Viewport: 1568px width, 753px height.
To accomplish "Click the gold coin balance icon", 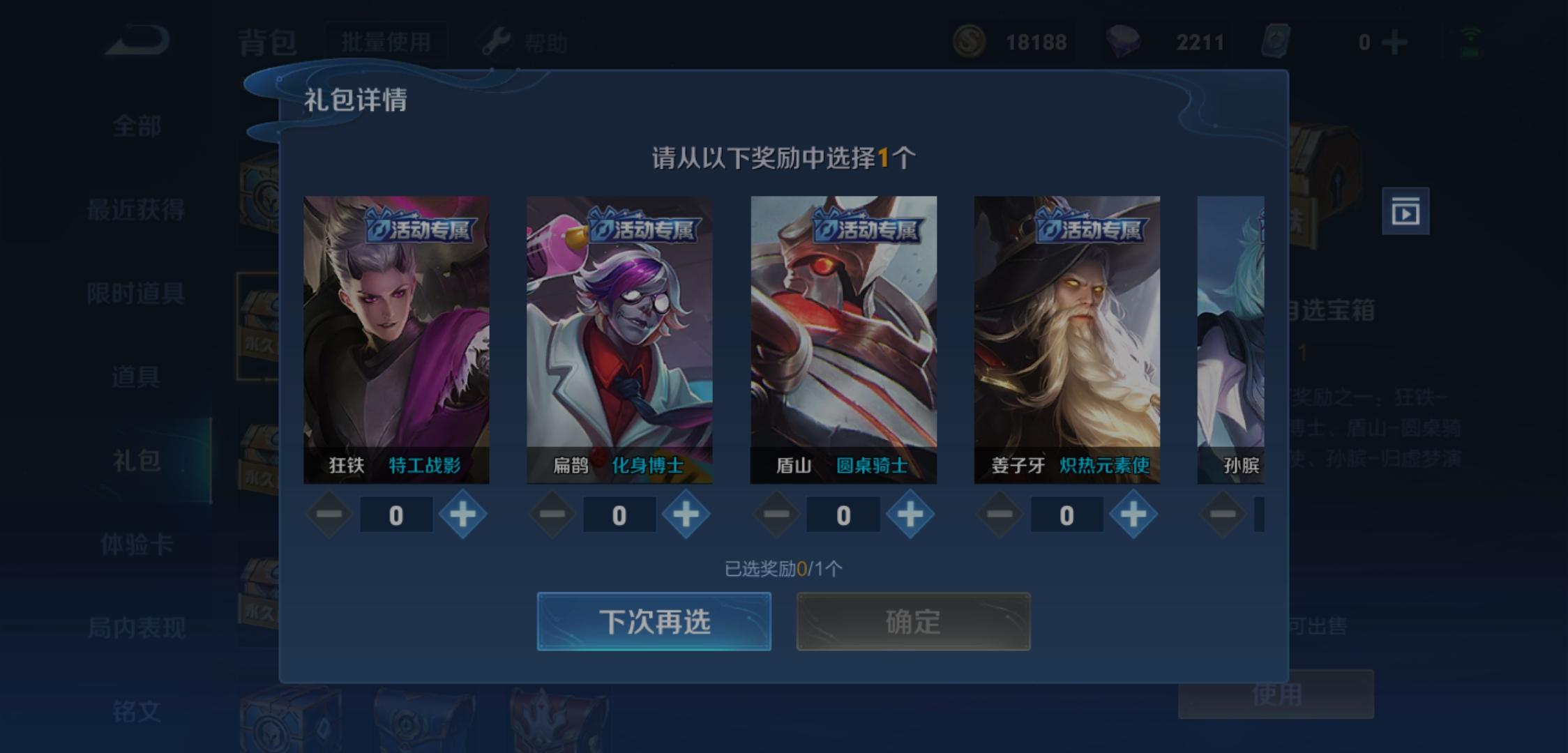I will pyautogui.click(x=970, y=40).
